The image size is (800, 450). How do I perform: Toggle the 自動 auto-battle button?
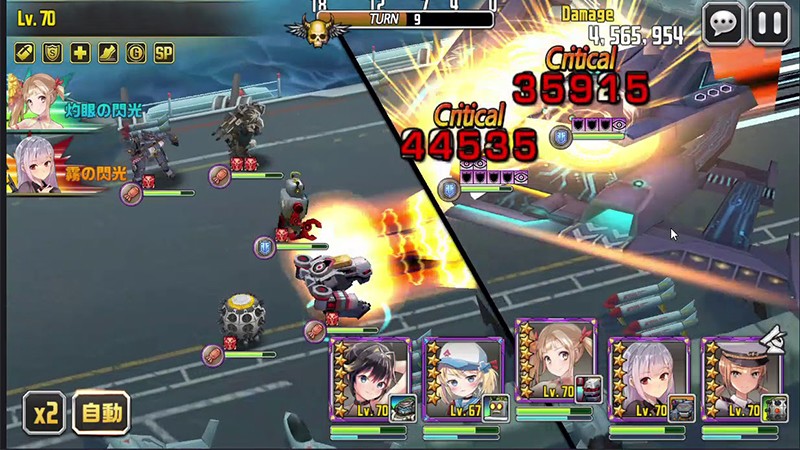[101, 411]
